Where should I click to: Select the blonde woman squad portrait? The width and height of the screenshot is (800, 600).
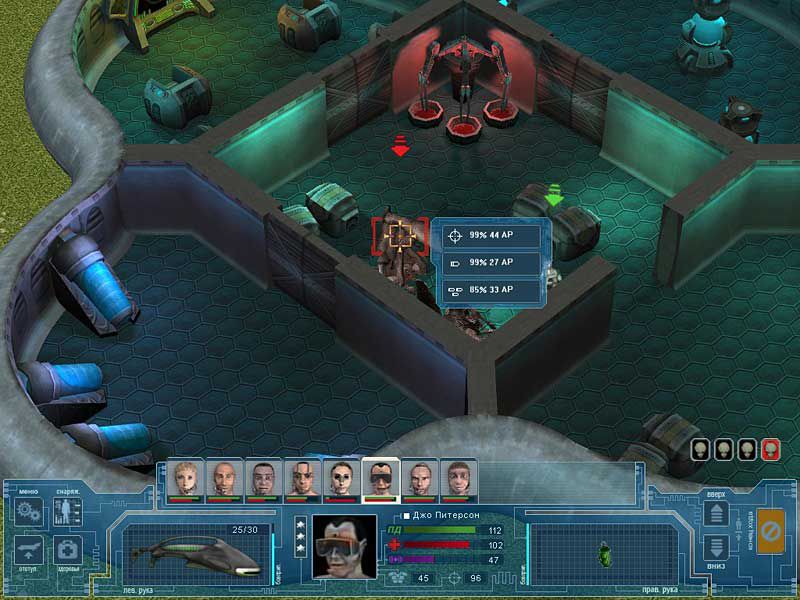click(x=185, y=479)
